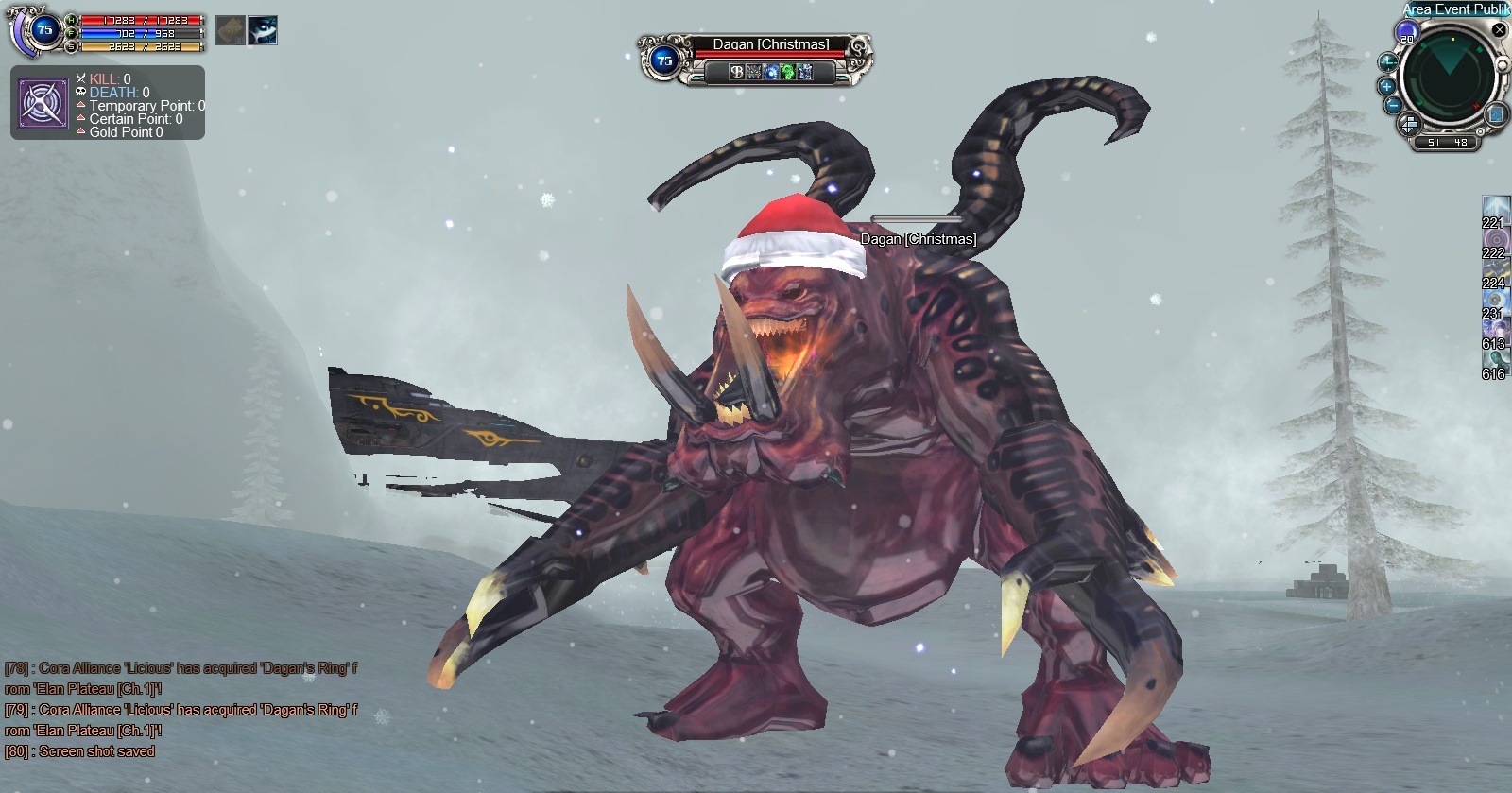Select the Dagan [Christmas] target frame

[756, 58]
